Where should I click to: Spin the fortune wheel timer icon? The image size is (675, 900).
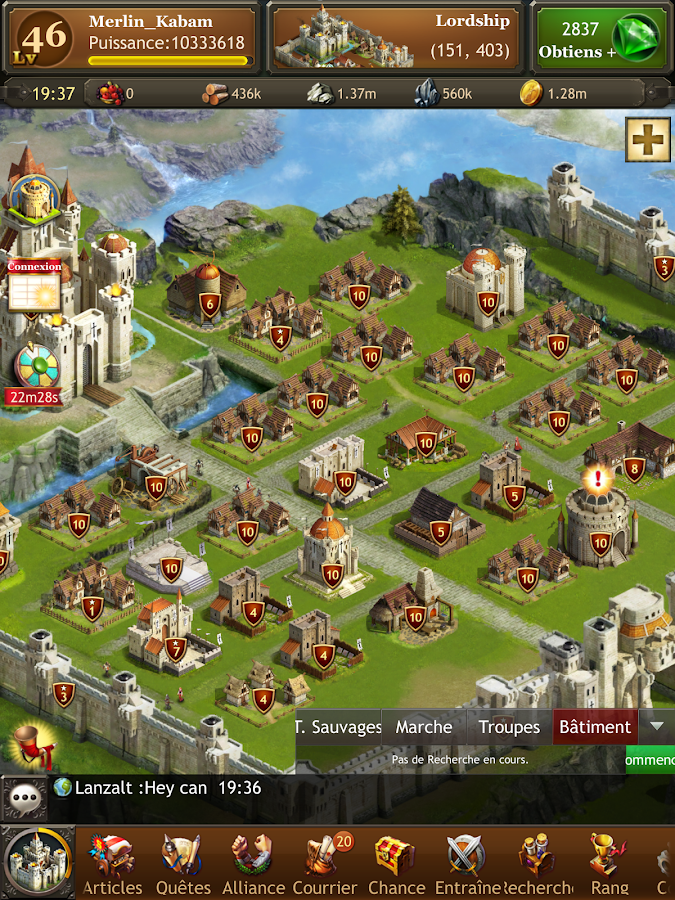point(36,368)
